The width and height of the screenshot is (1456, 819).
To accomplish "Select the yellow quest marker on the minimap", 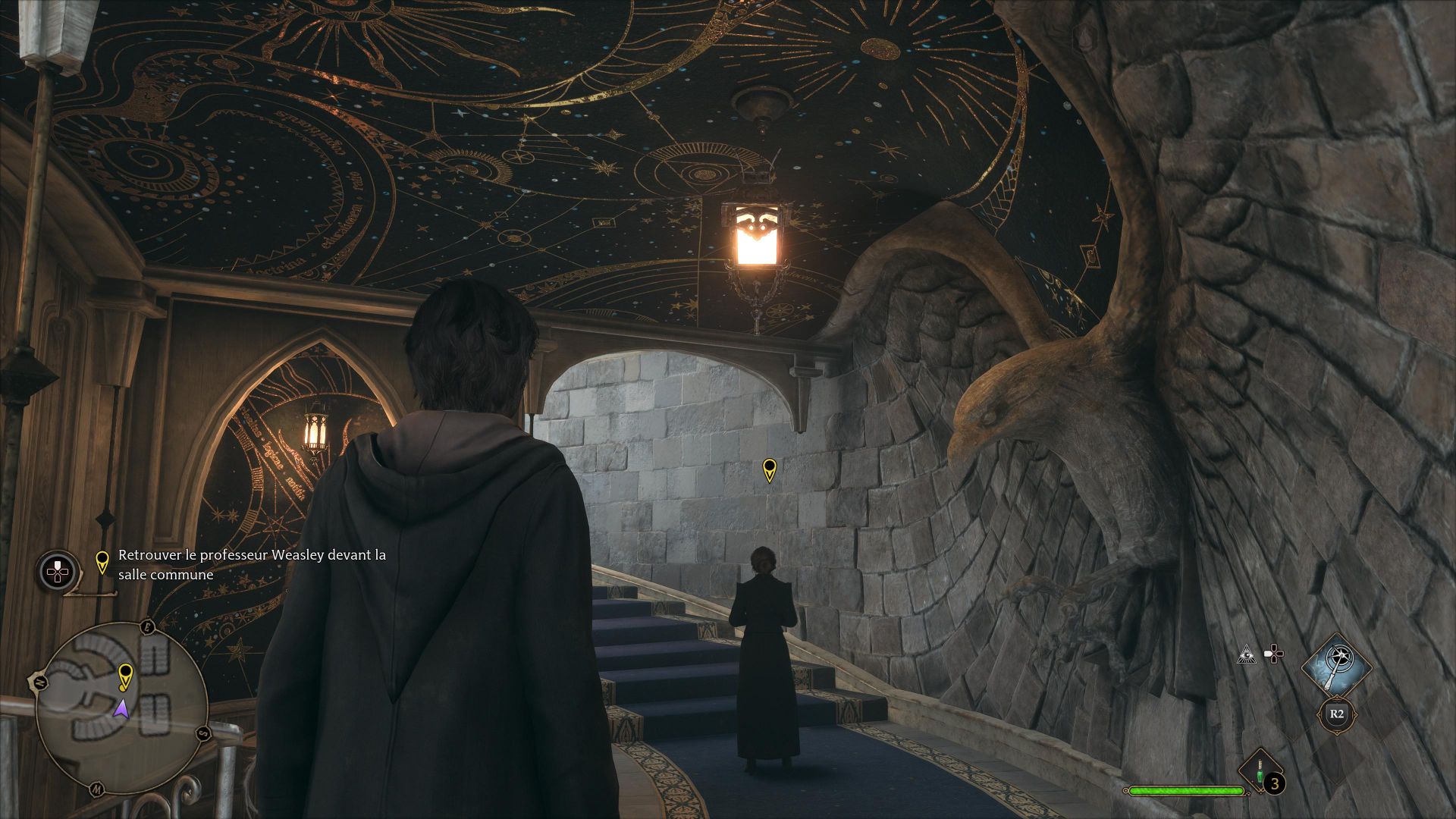I will [125, 675].
